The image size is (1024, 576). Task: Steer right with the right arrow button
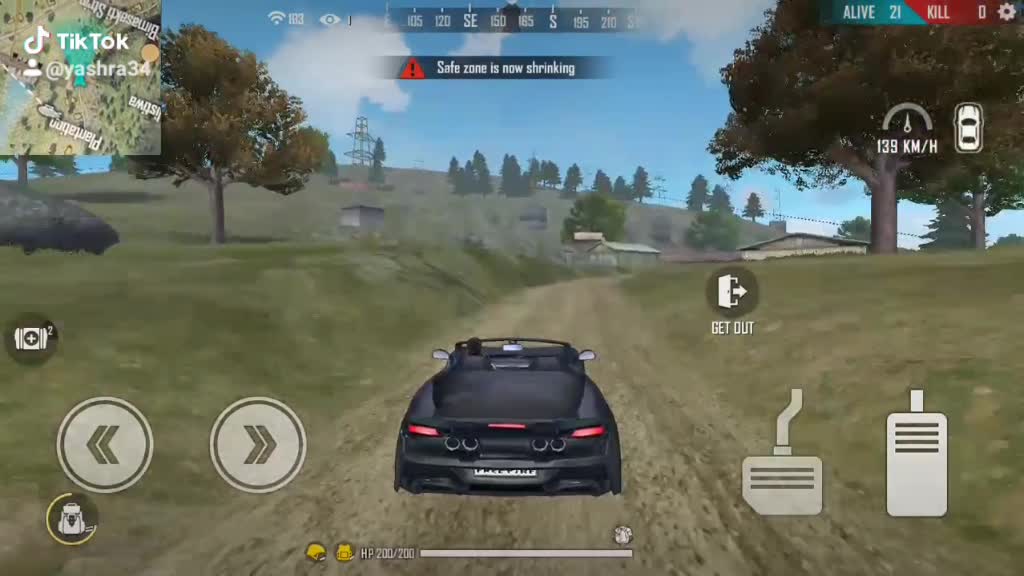coord(258,445)
